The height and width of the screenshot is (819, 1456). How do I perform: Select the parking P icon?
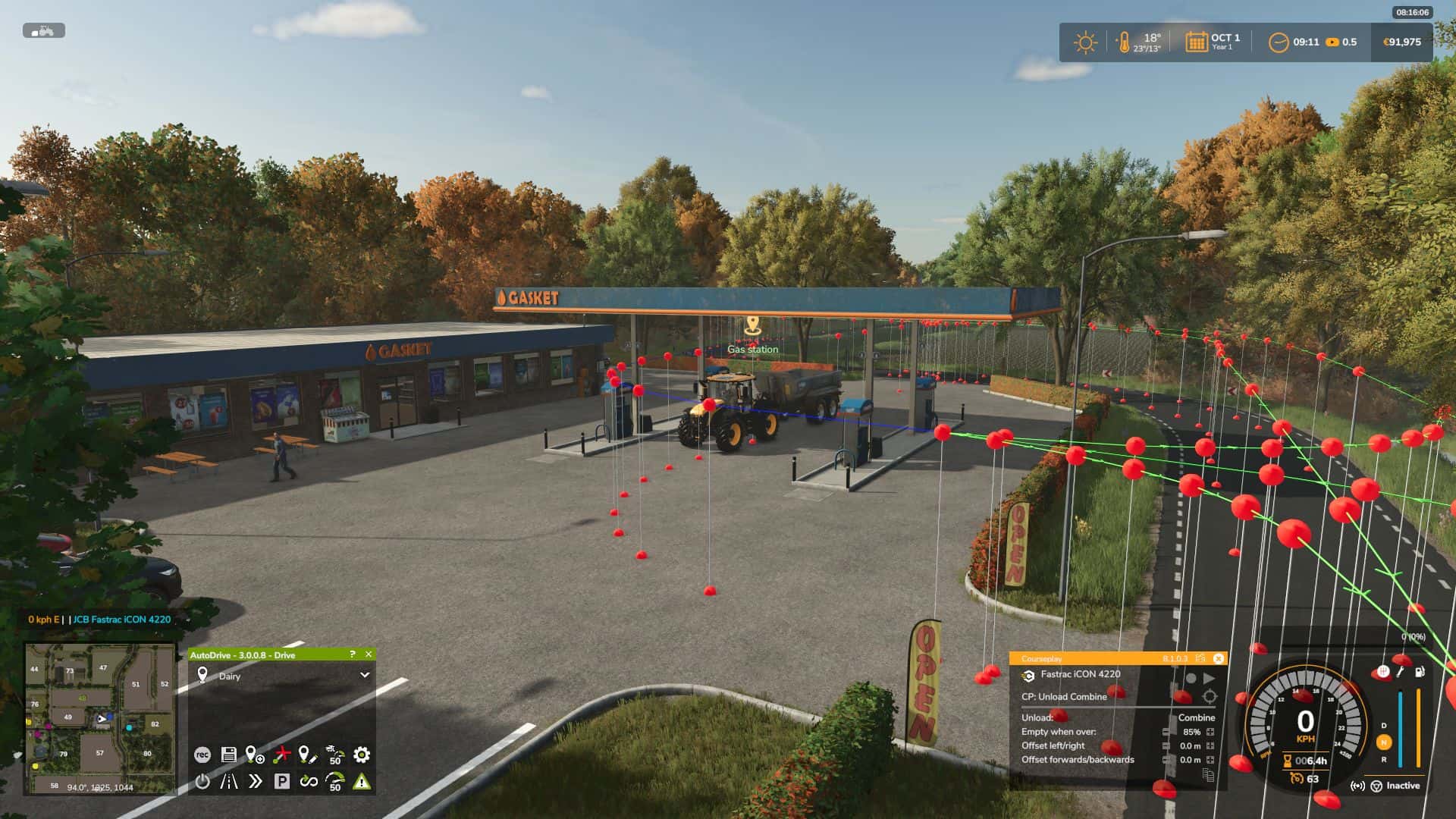281,781
